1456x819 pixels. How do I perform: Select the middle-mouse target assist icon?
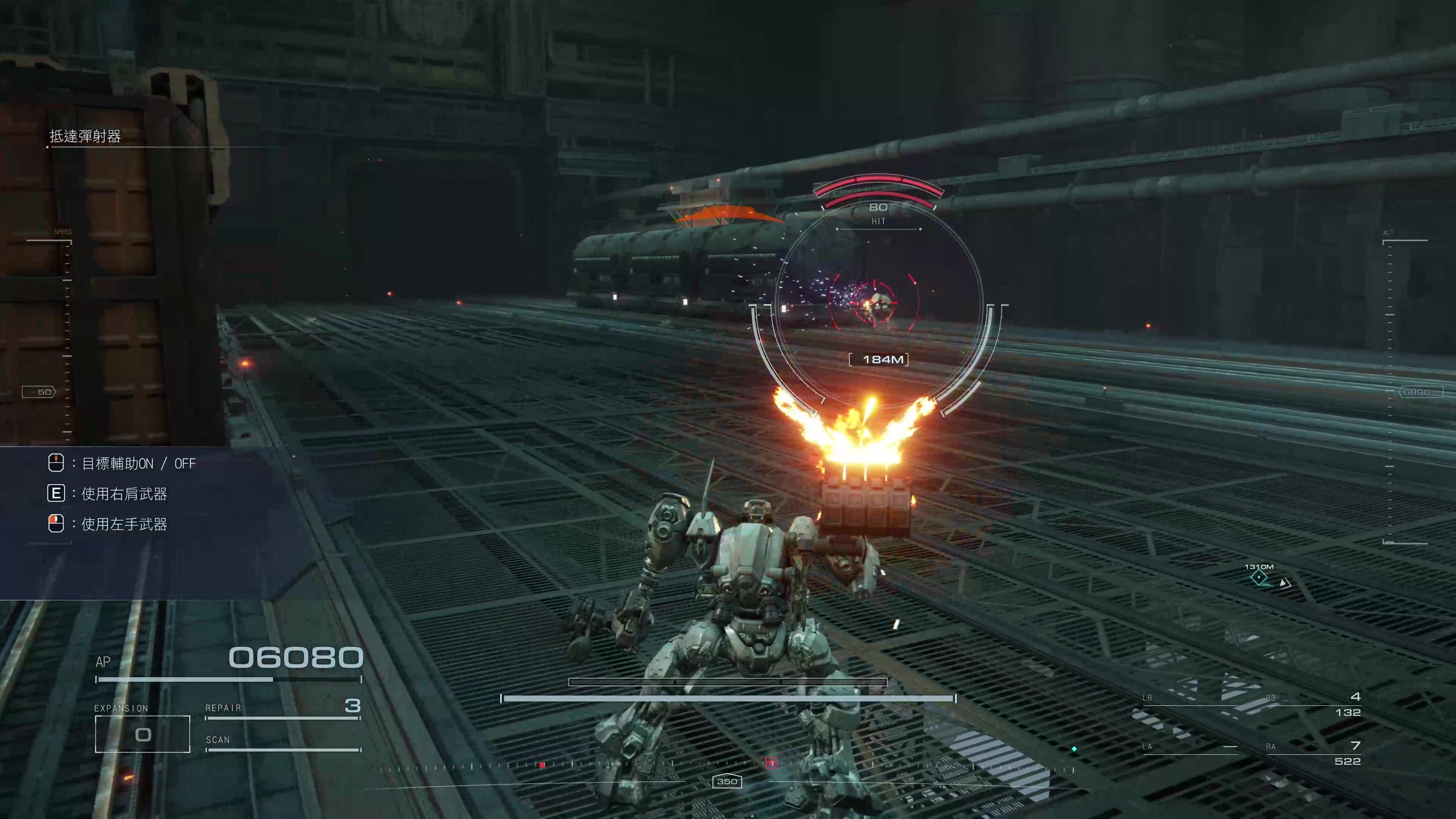(56, 463)
